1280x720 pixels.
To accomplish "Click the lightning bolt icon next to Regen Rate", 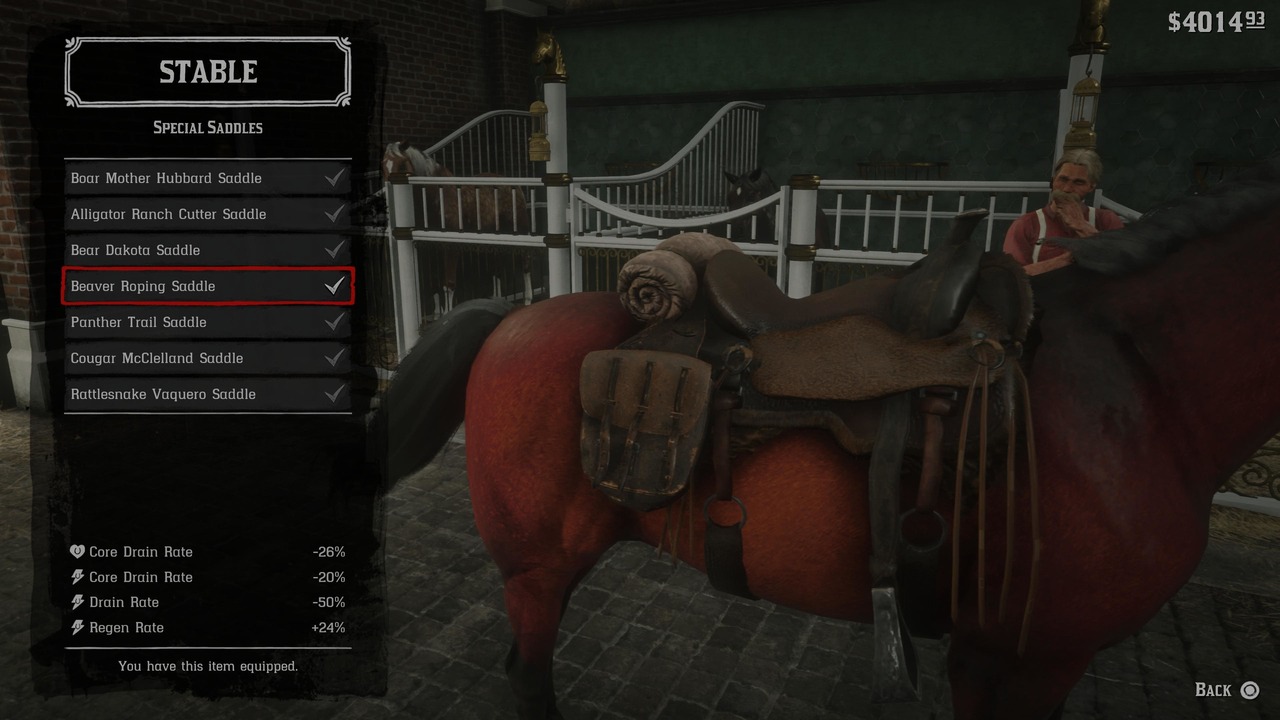I will point(77,627).
